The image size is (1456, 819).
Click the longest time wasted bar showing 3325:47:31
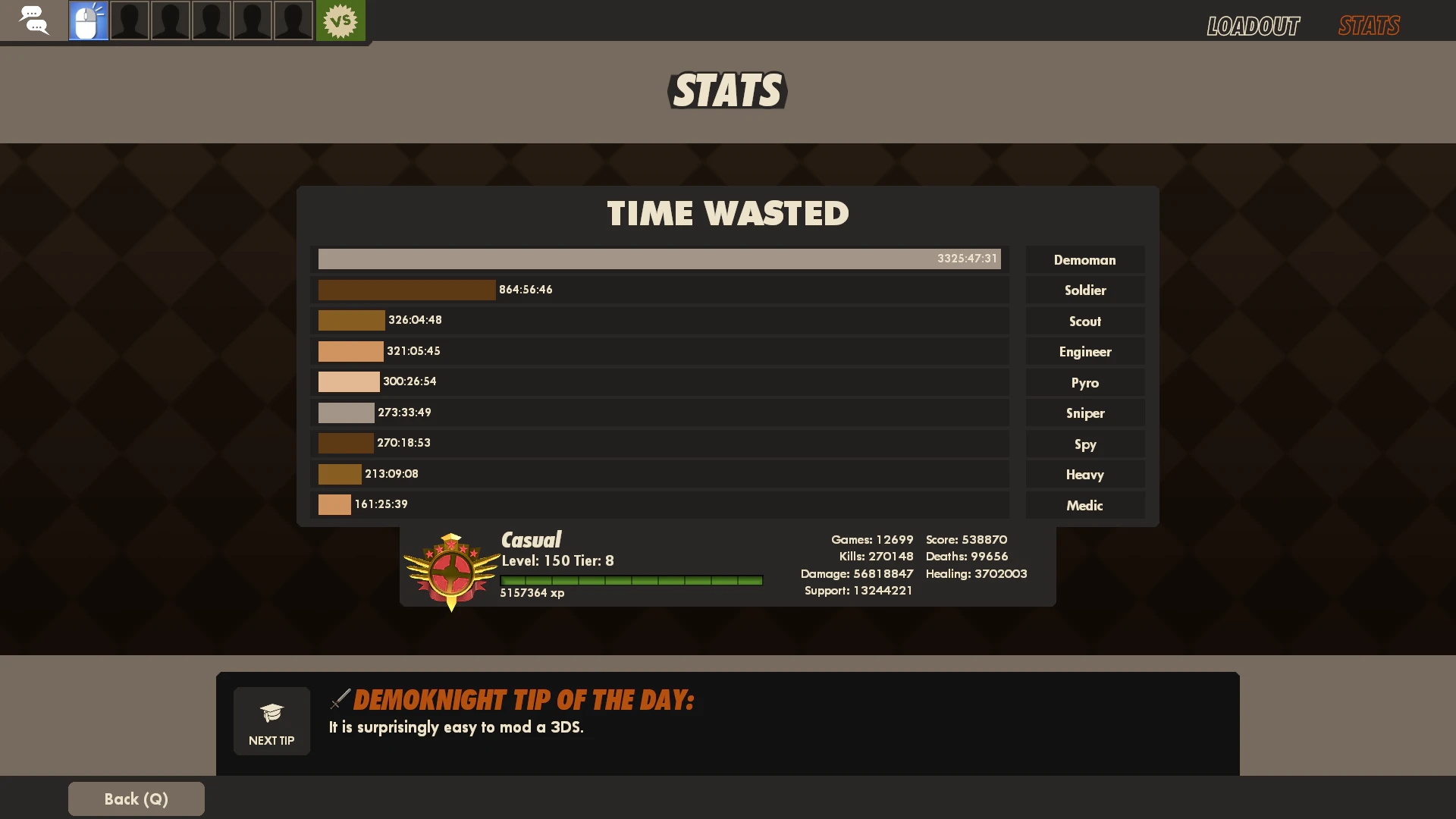(x=659, y=259)
